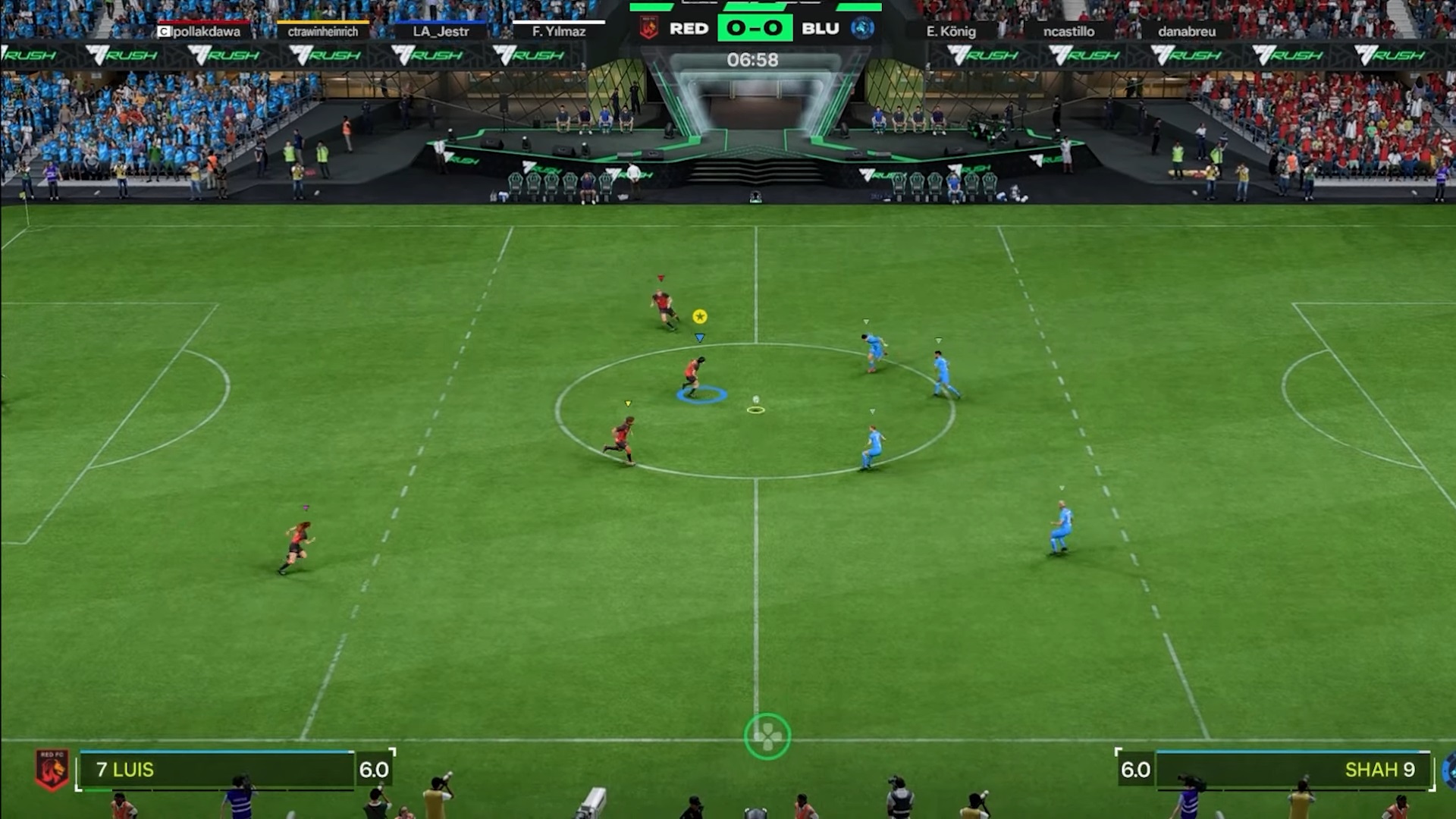Screen dimensions: 1456x819
Task: Select the ctrawinheinrich player name tag
Action: click(323, 31)
